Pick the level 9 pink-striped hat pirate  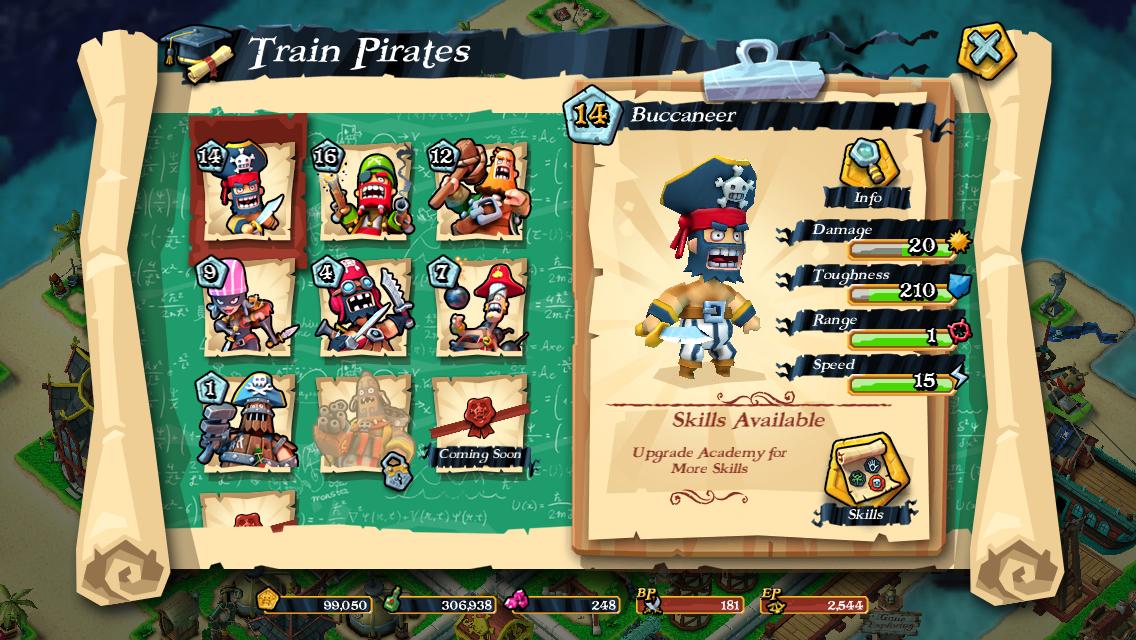click(x=245, y=307)
